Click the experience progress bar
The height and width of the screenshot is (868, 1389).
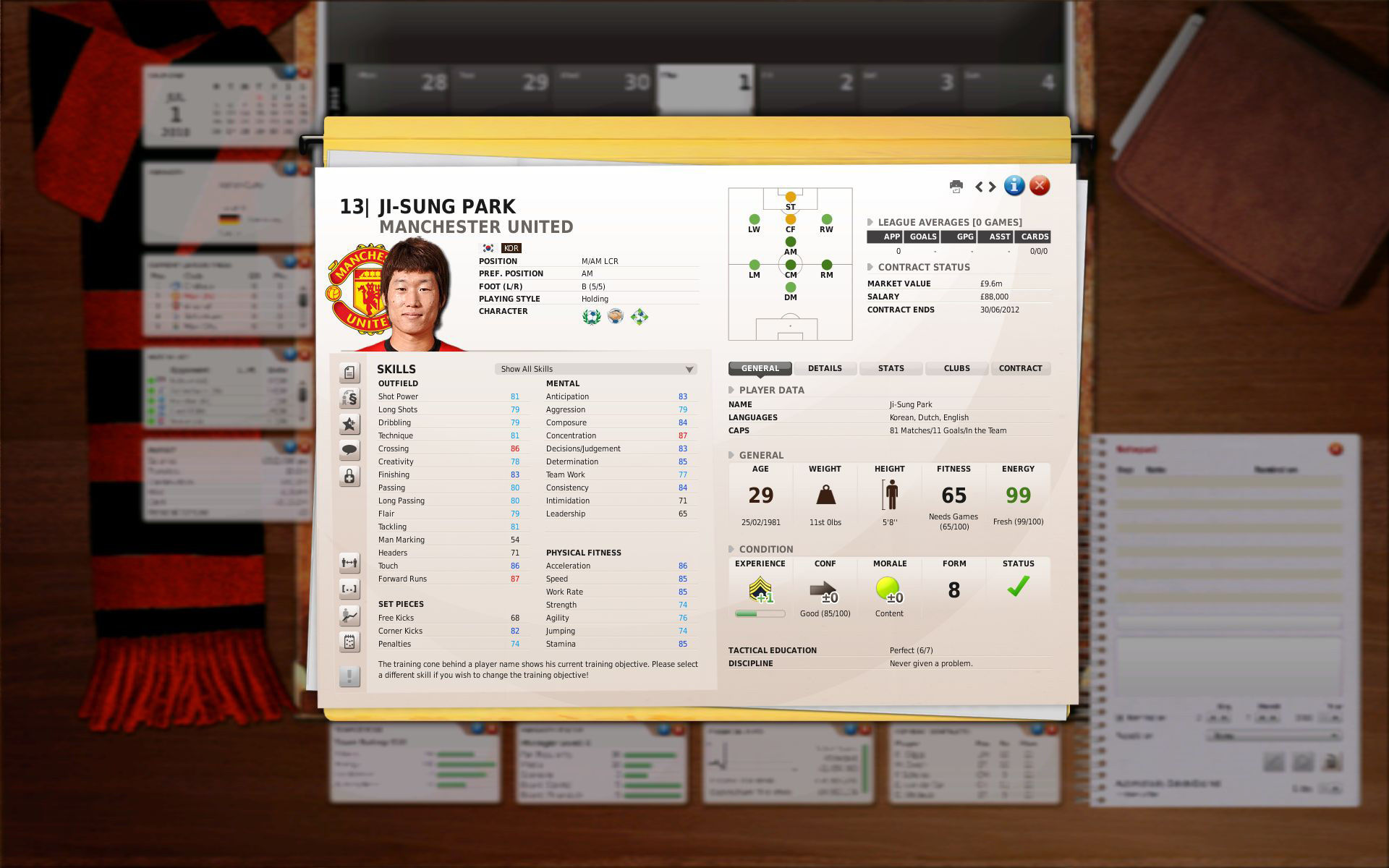760,612
